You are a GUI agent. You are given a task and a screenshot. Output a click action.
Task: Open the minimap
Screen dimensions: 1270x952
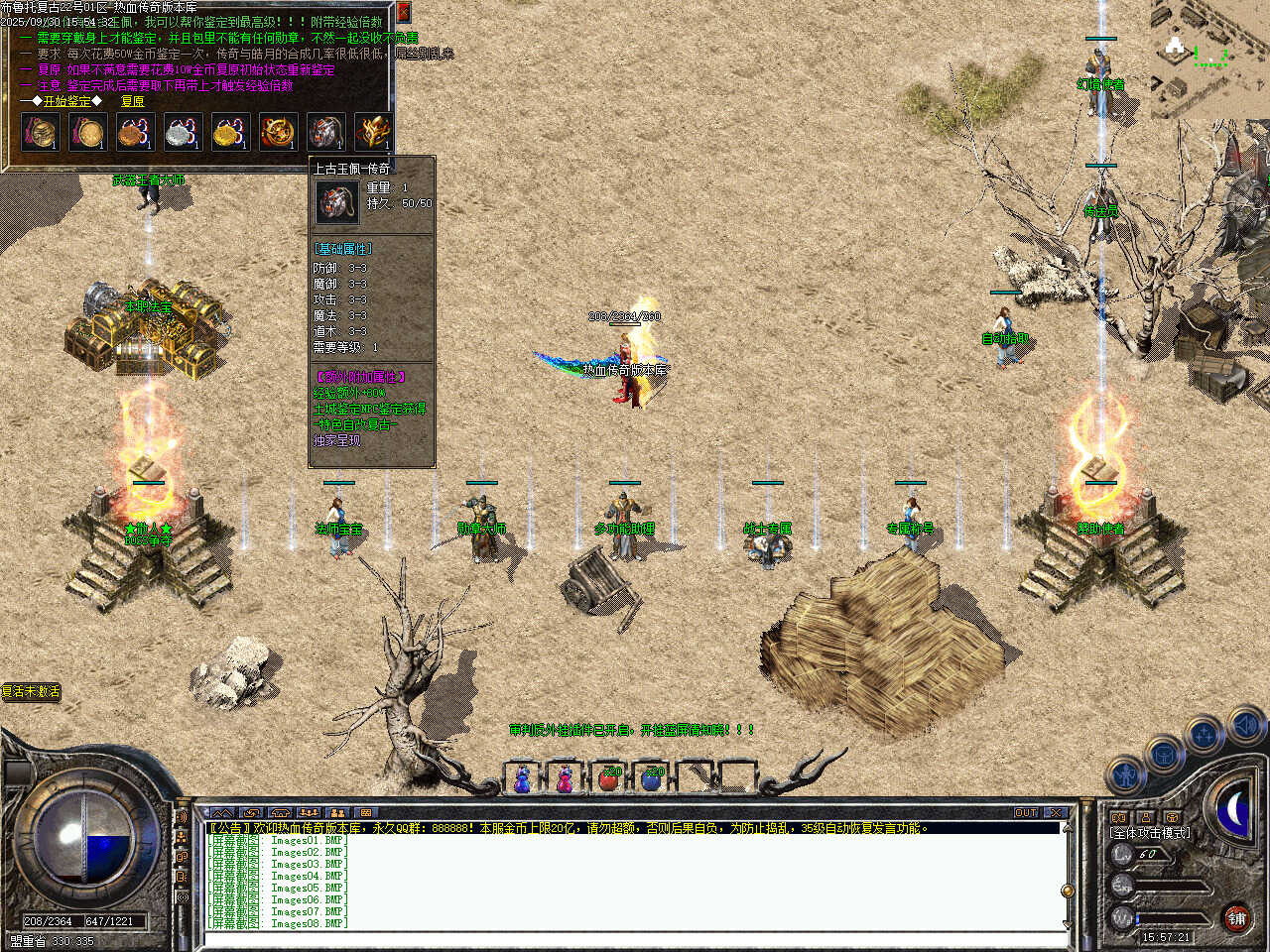coord(1209,58)
